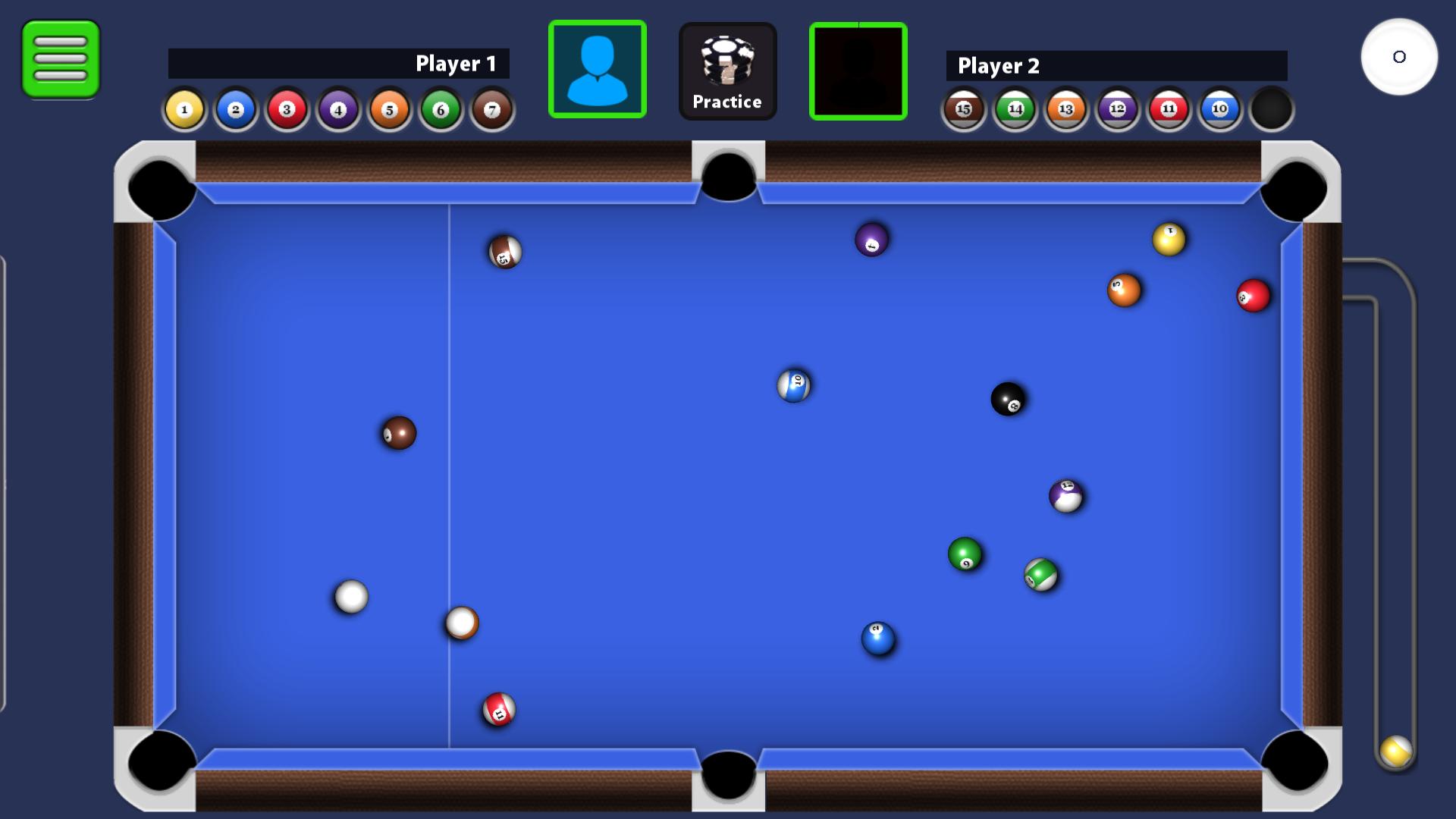
Task: Adjust the cue ball spin control
Action: click(x=1399, y=57)
